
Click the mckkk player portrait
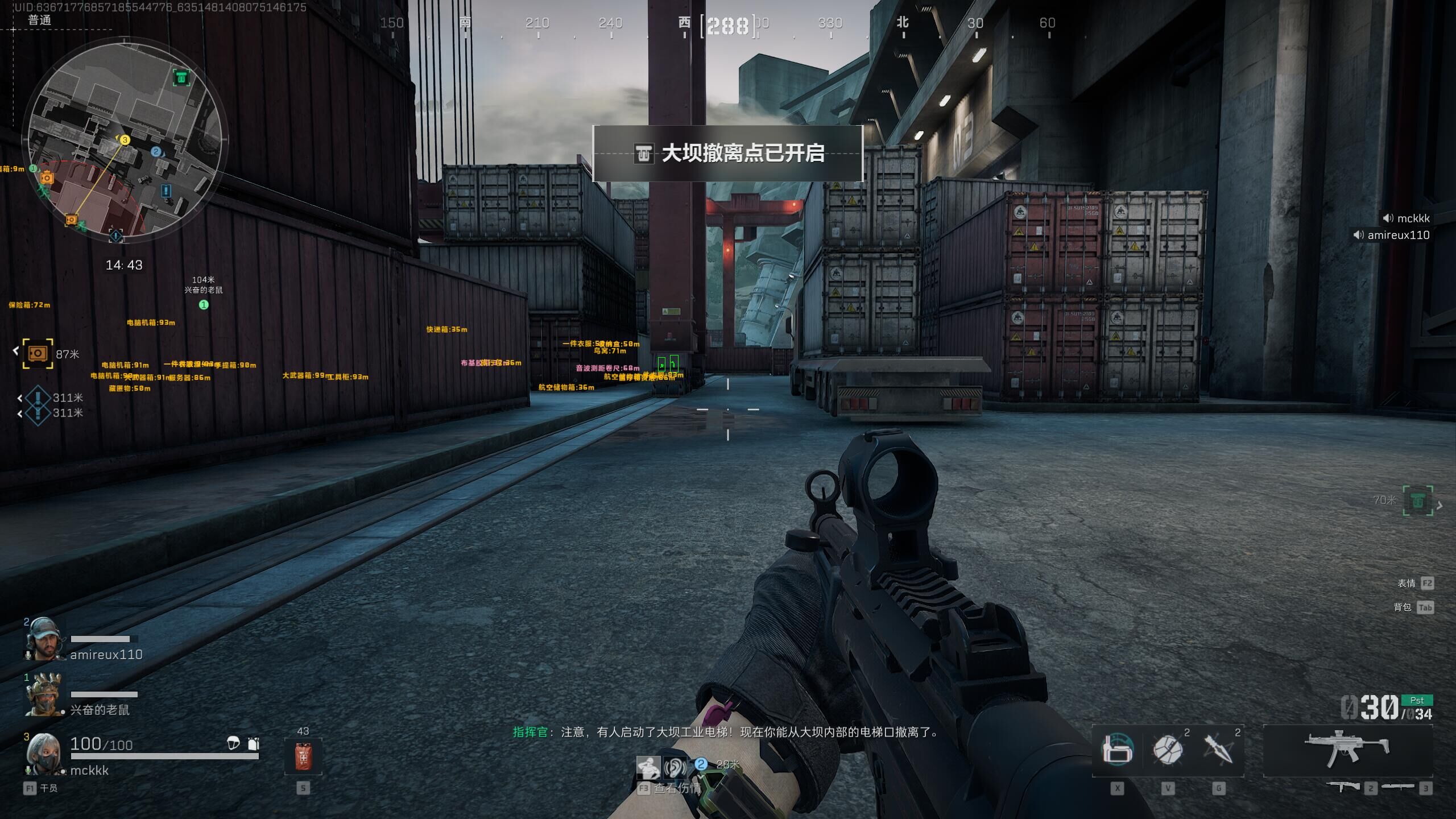(x=43, y=754)
